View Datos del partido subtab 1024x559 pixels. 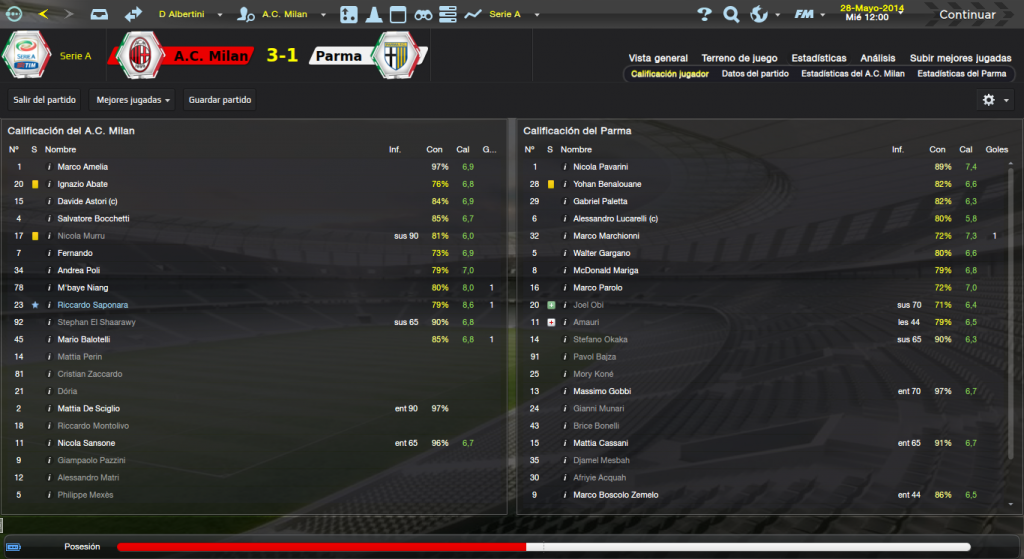point(755,73)
